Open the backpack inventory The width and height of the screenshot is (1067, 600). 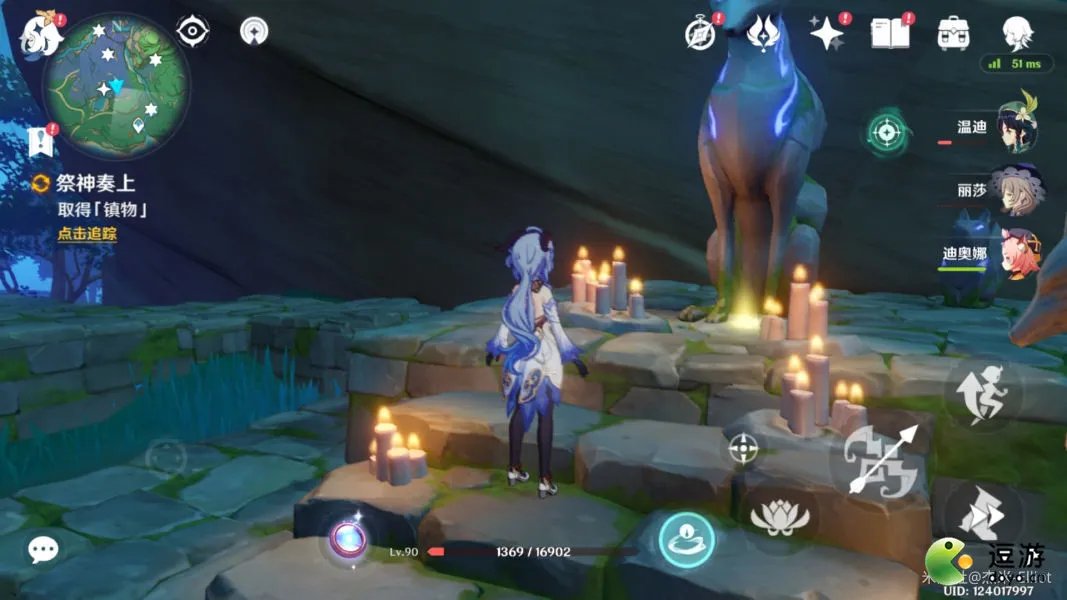(953, 34)
